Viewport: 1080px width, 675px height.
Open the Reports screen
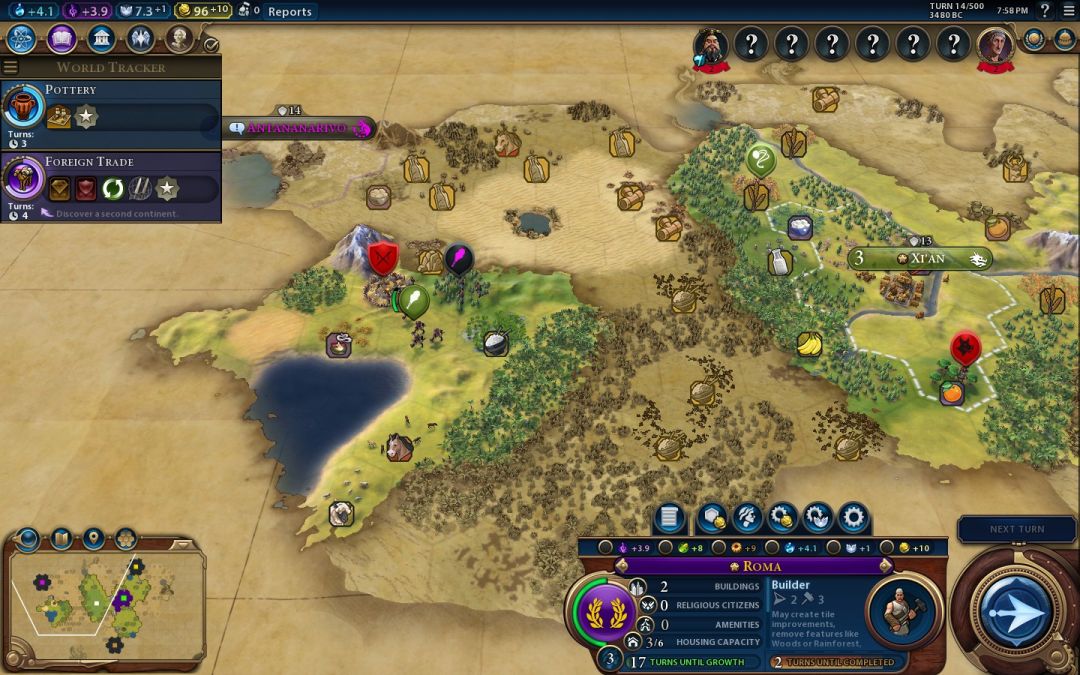point(290,12)
